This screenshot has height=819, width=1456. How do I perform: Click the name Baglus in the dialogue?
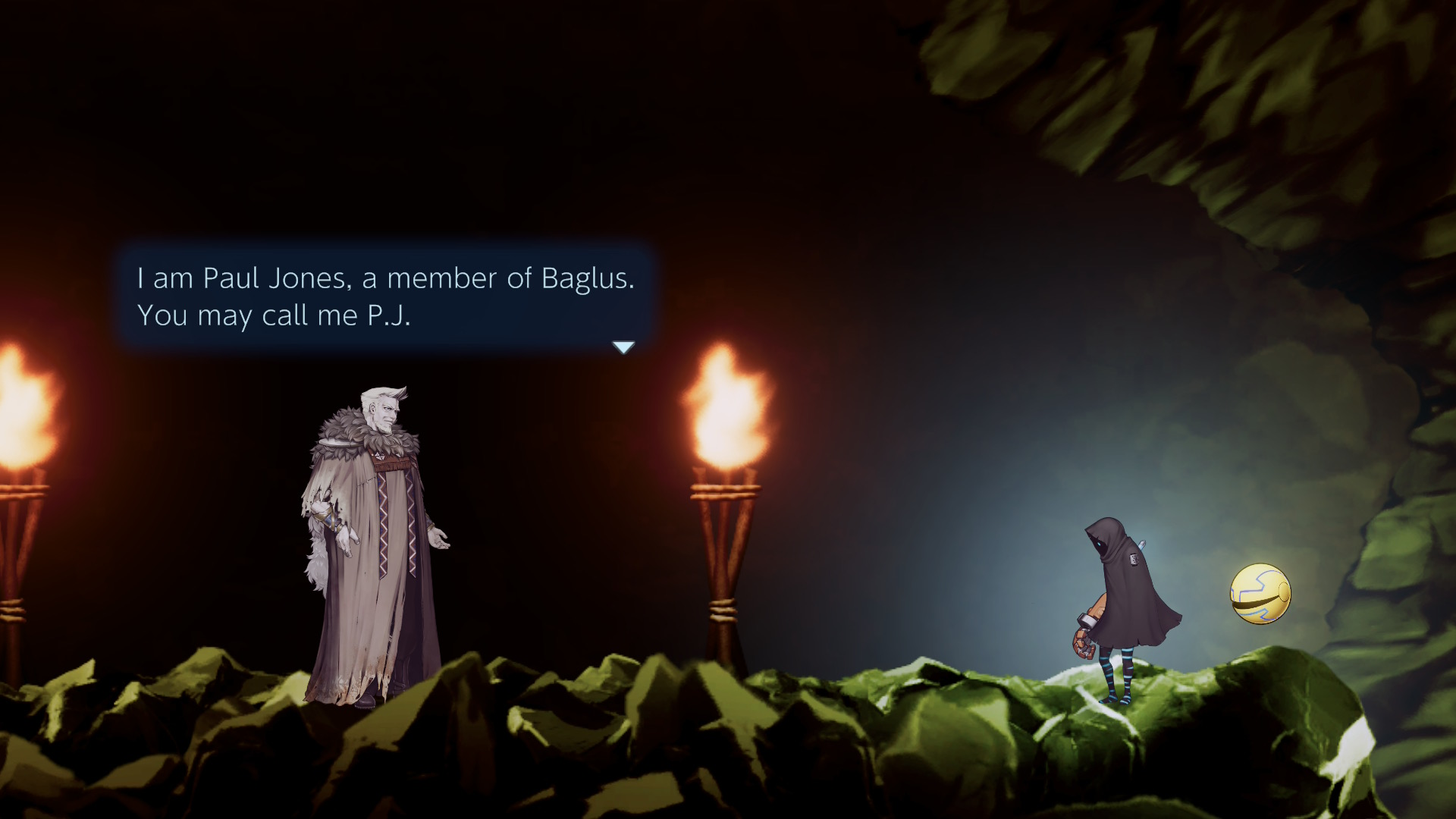coord(590,278)
